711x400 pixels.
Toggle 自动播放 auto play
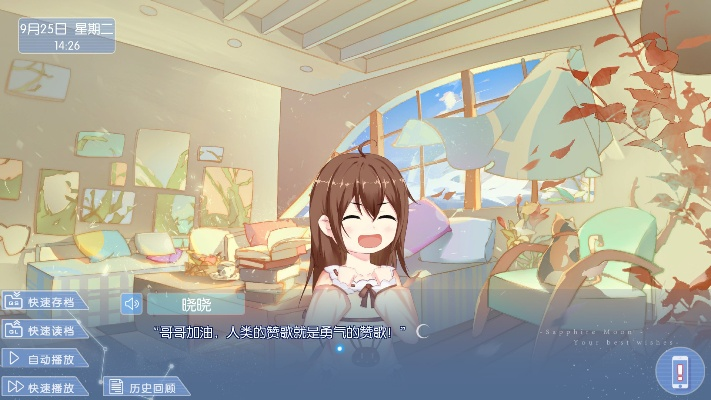pos(46,358)
